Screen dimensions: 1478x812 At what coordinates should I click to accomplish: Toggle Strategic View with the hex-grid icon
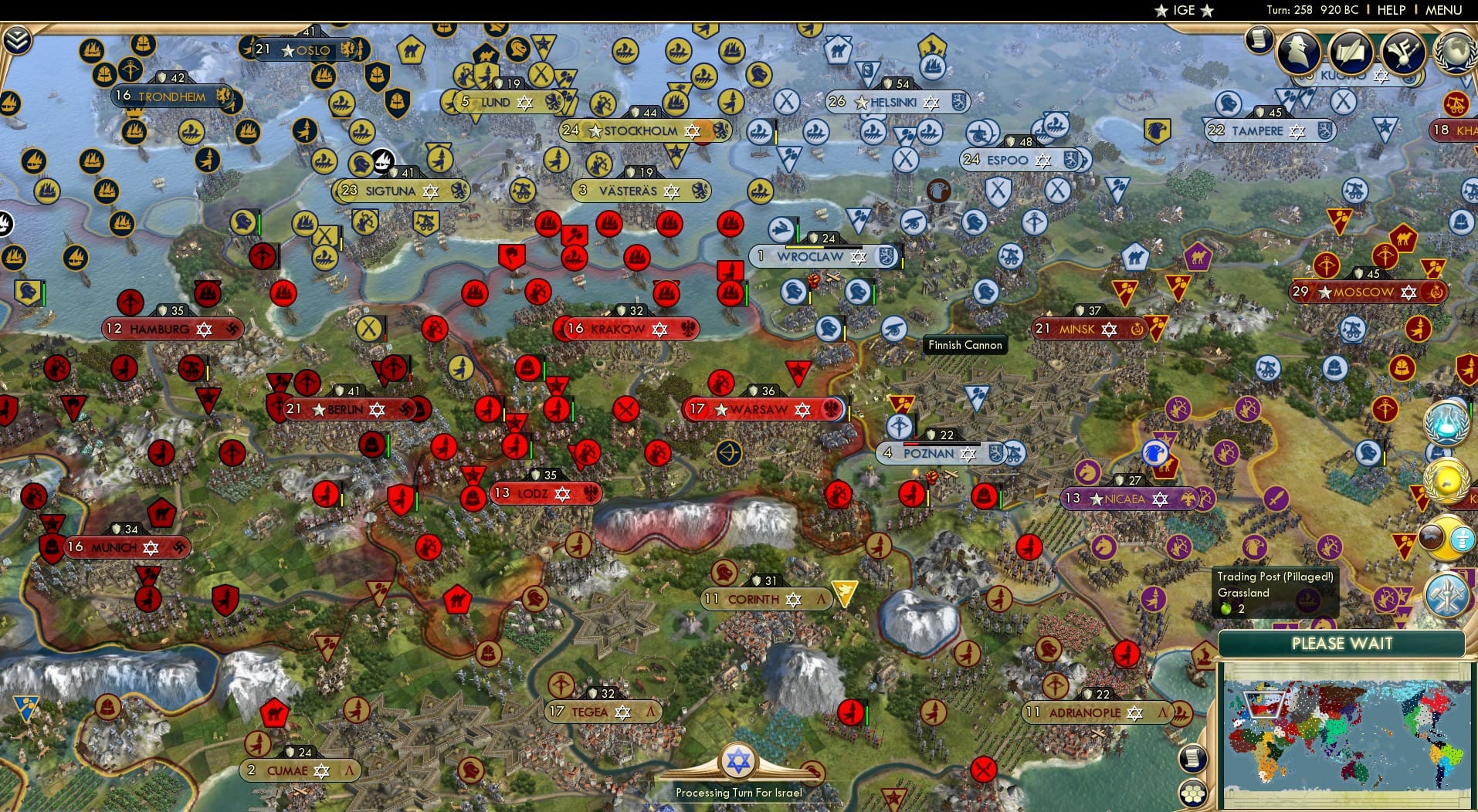point(1194,793)
